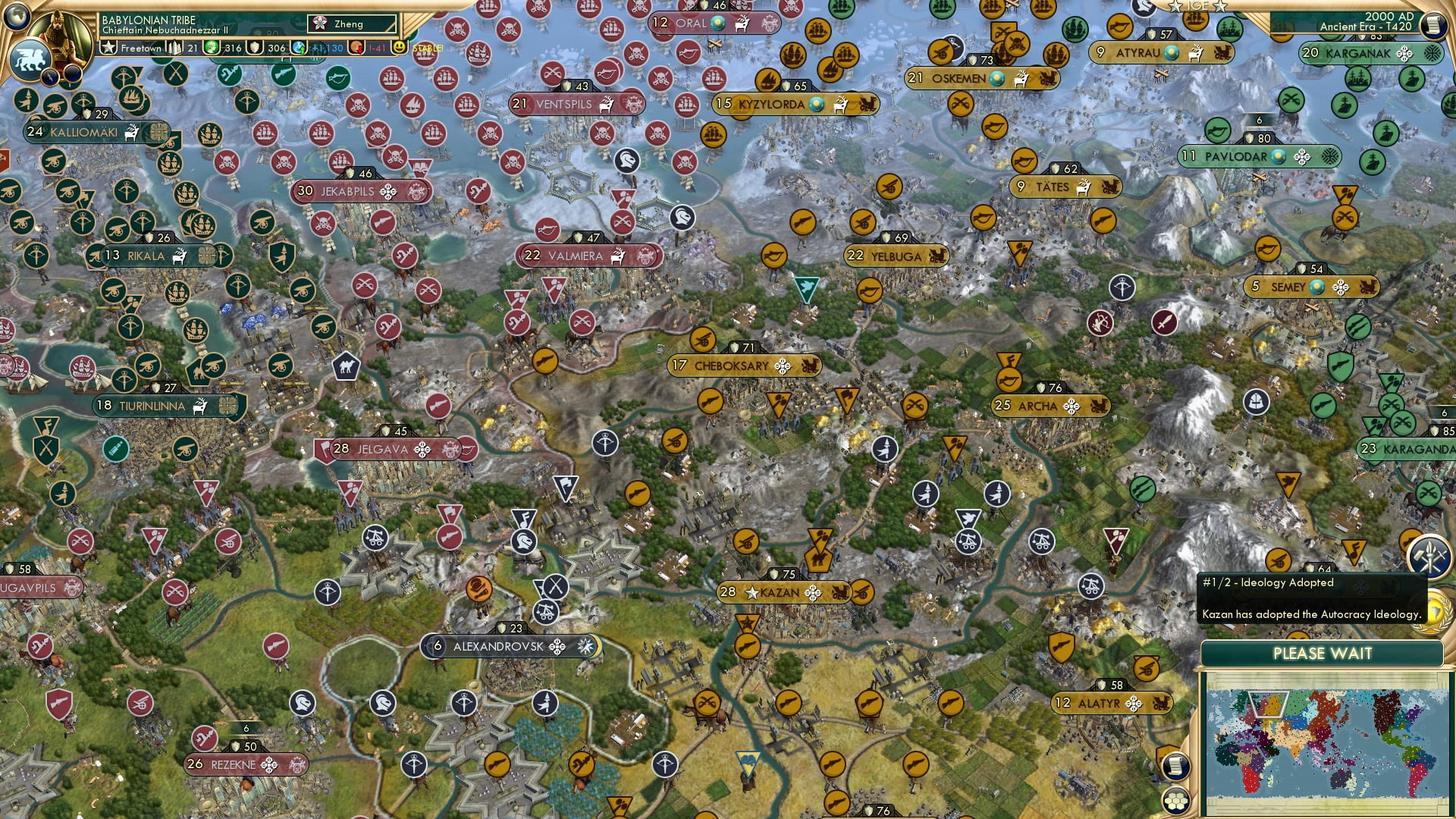Click the green science beaker showing 316

click(x=213, y=47)
